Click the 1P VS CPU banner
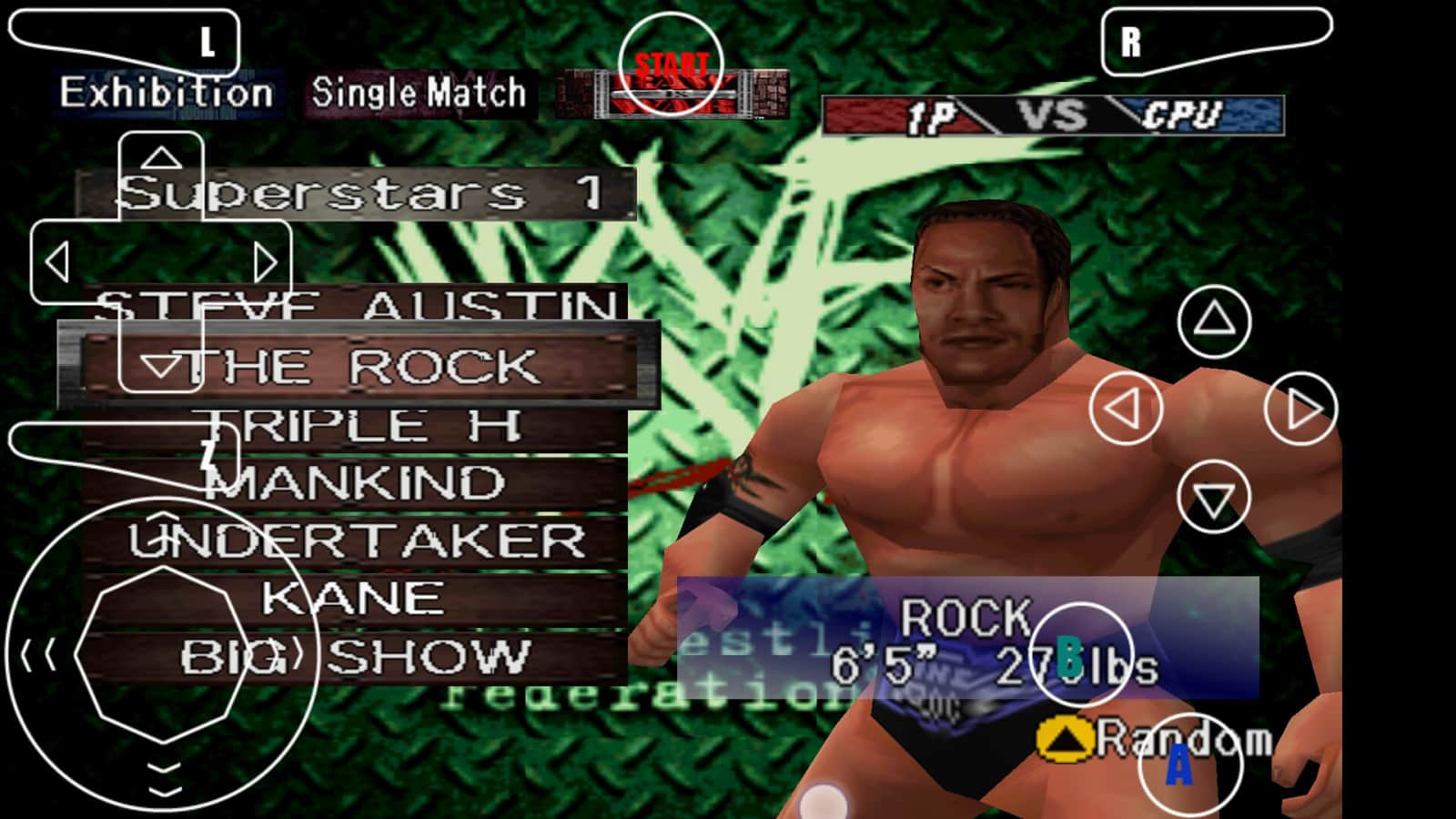1456x819 pixels. pyautogui.click(x=1052, y=116)
